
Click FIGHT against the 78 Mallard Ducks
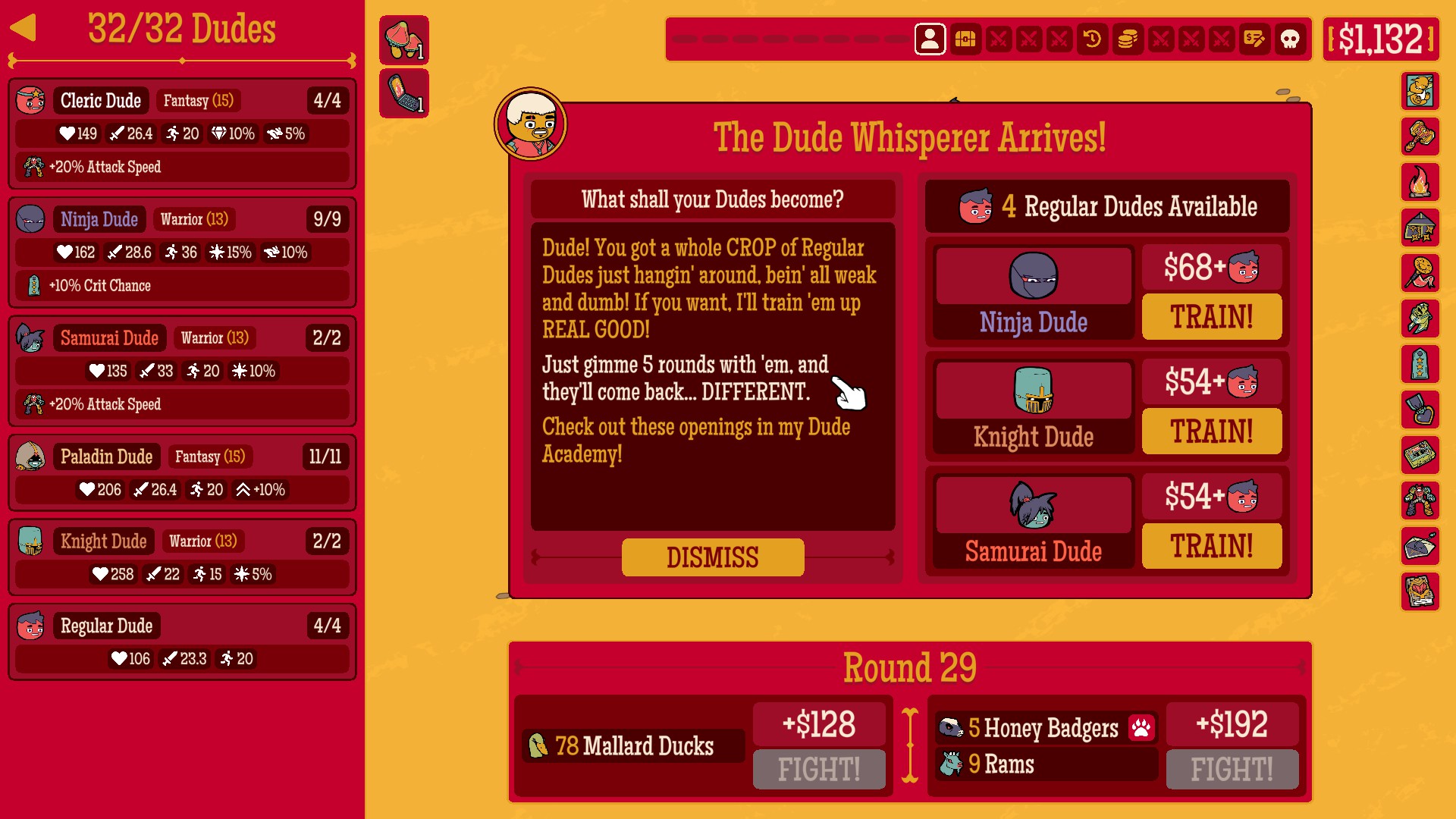coord(819,769)
